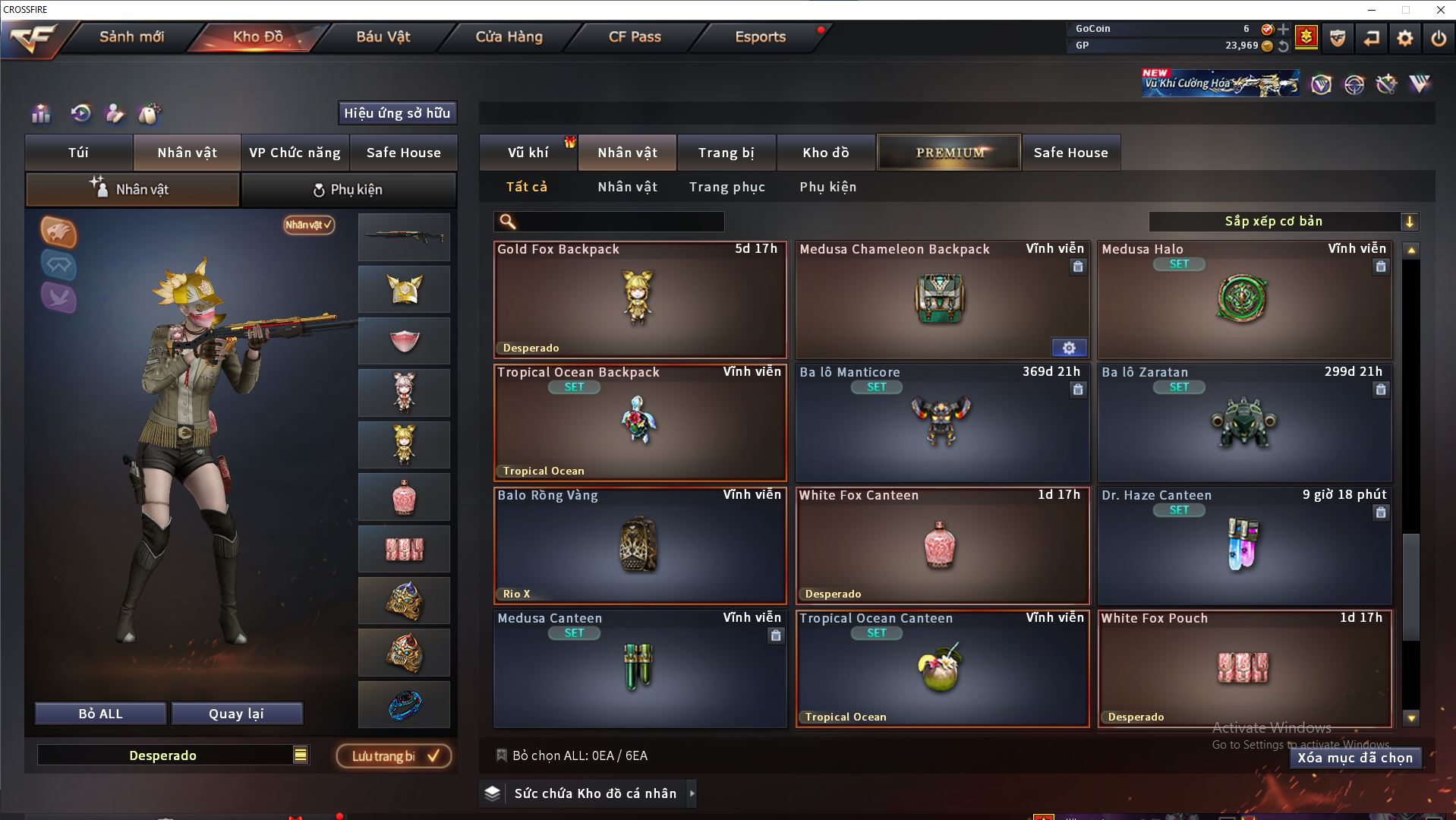Switch to the Vũ khí tab
Viewport: 1456px width, 820px height.
coord(528,153)
